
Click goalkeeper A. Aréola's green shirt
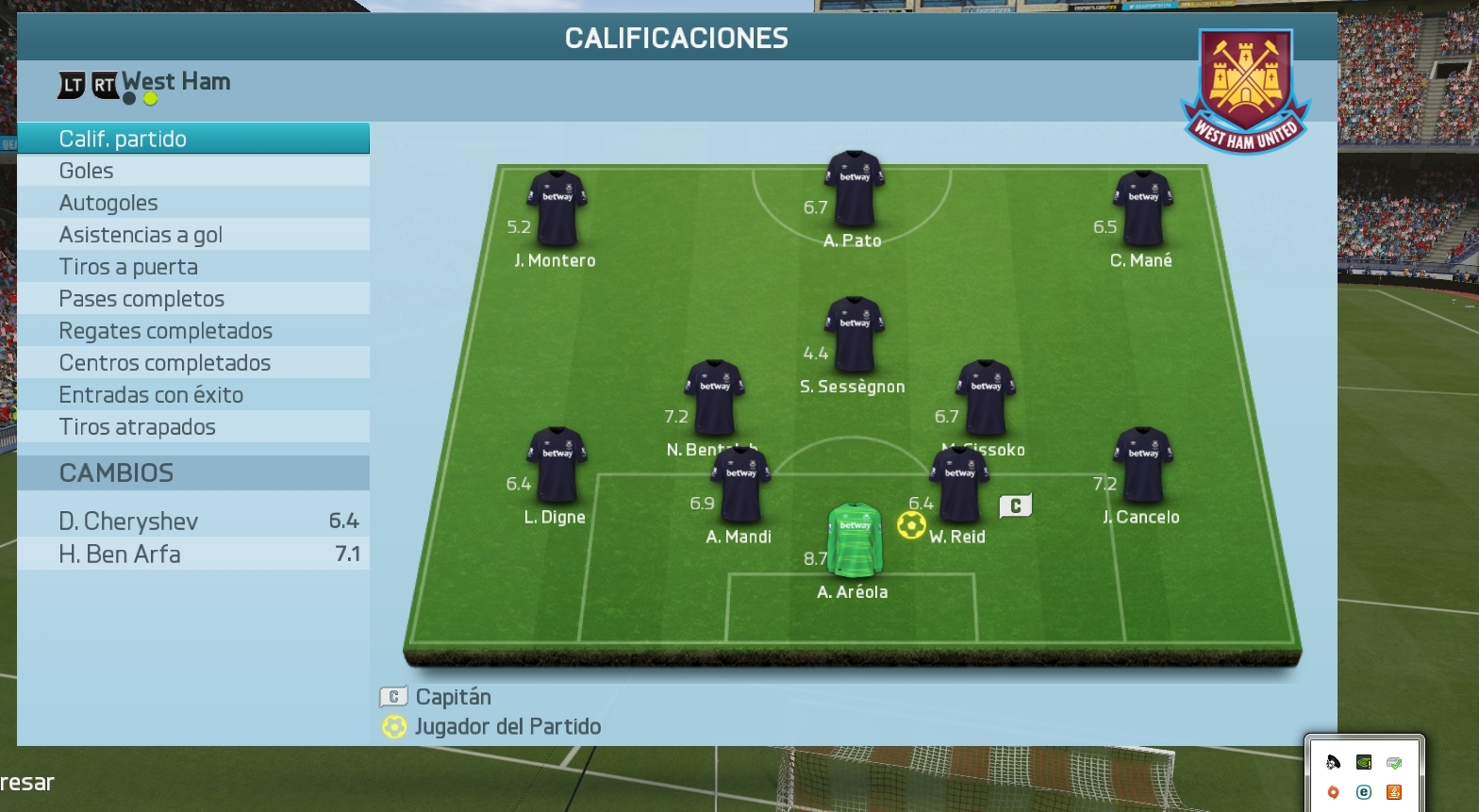click(855, 539)
